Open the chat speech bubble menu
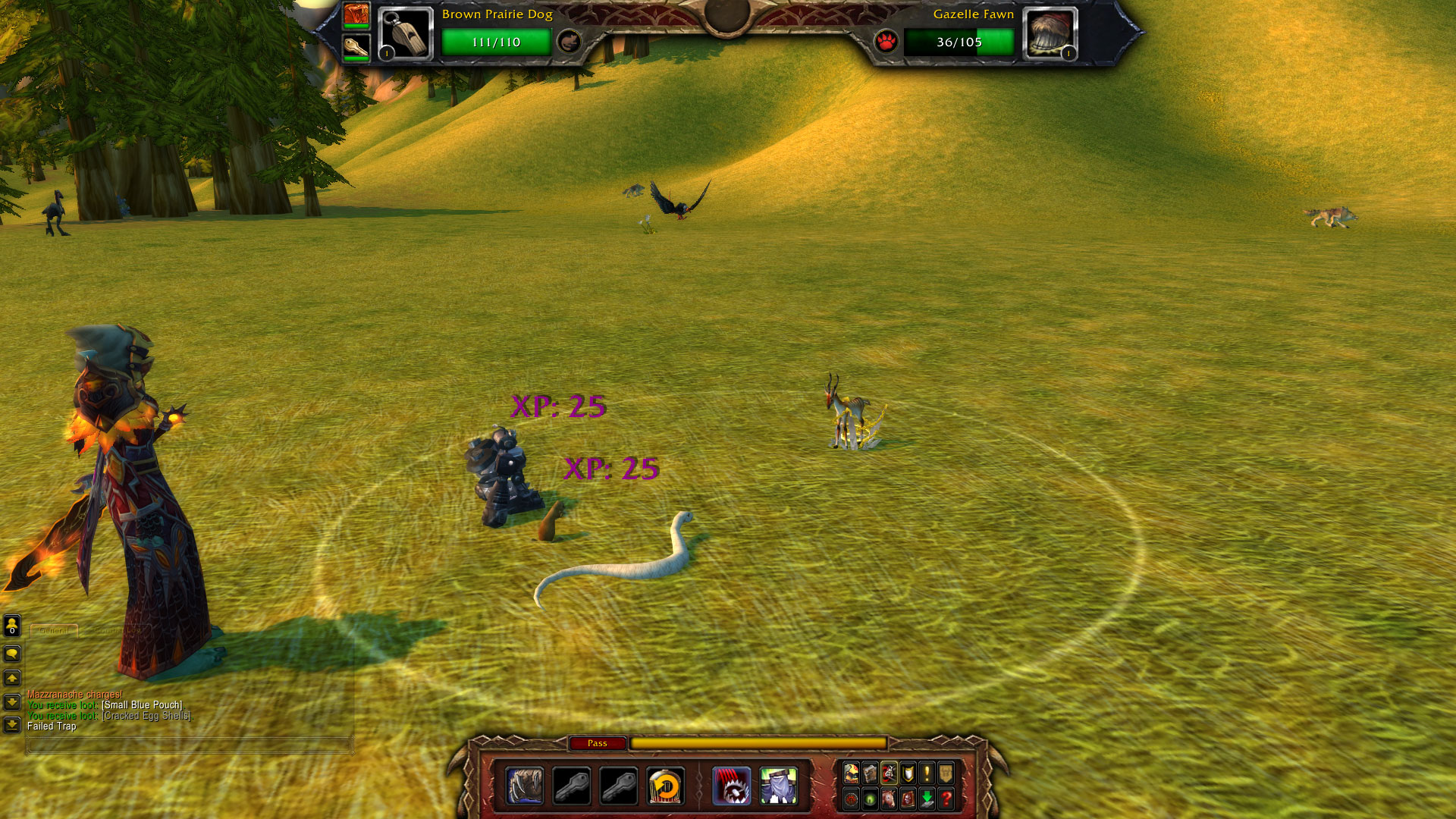This screenshot has height=819, width=1456. coord(12,654)
